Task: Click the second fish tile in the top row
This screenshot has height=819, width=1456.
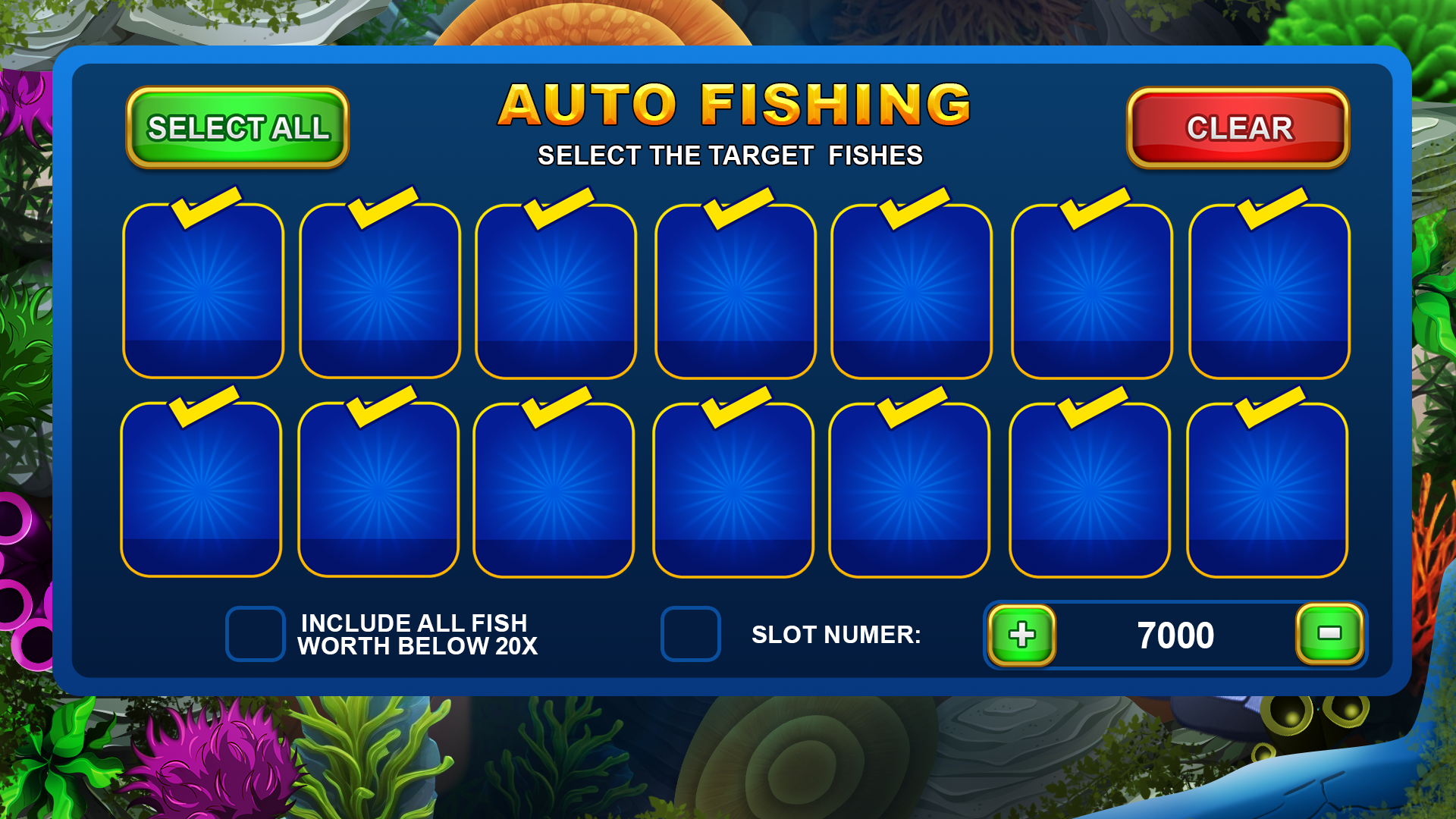Action: click(379, 292)
